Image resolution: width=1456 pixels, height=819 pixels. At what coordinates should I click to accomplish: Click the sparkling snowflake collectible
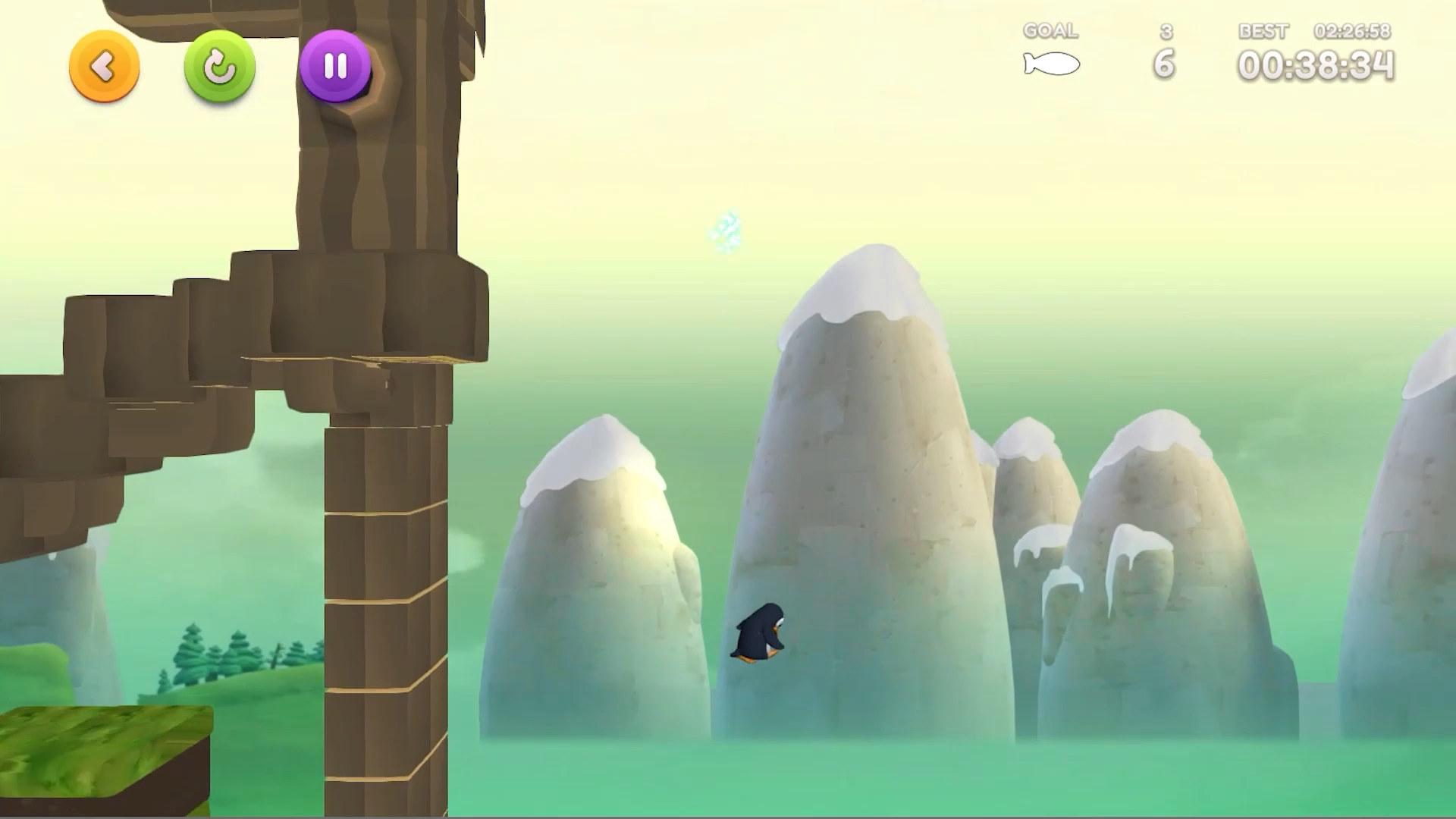(x=726, y=231)
